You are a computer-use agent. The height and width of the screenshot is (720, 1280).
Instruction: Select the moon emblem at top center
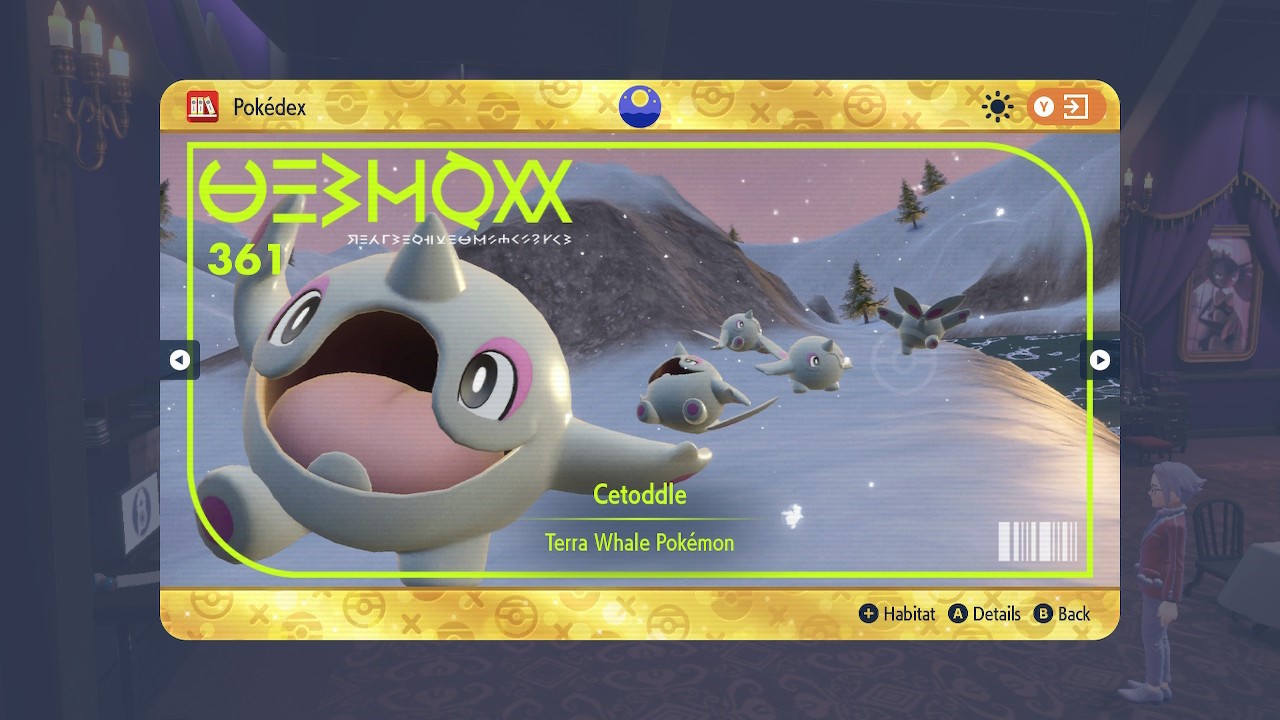[x=639, y=107]
